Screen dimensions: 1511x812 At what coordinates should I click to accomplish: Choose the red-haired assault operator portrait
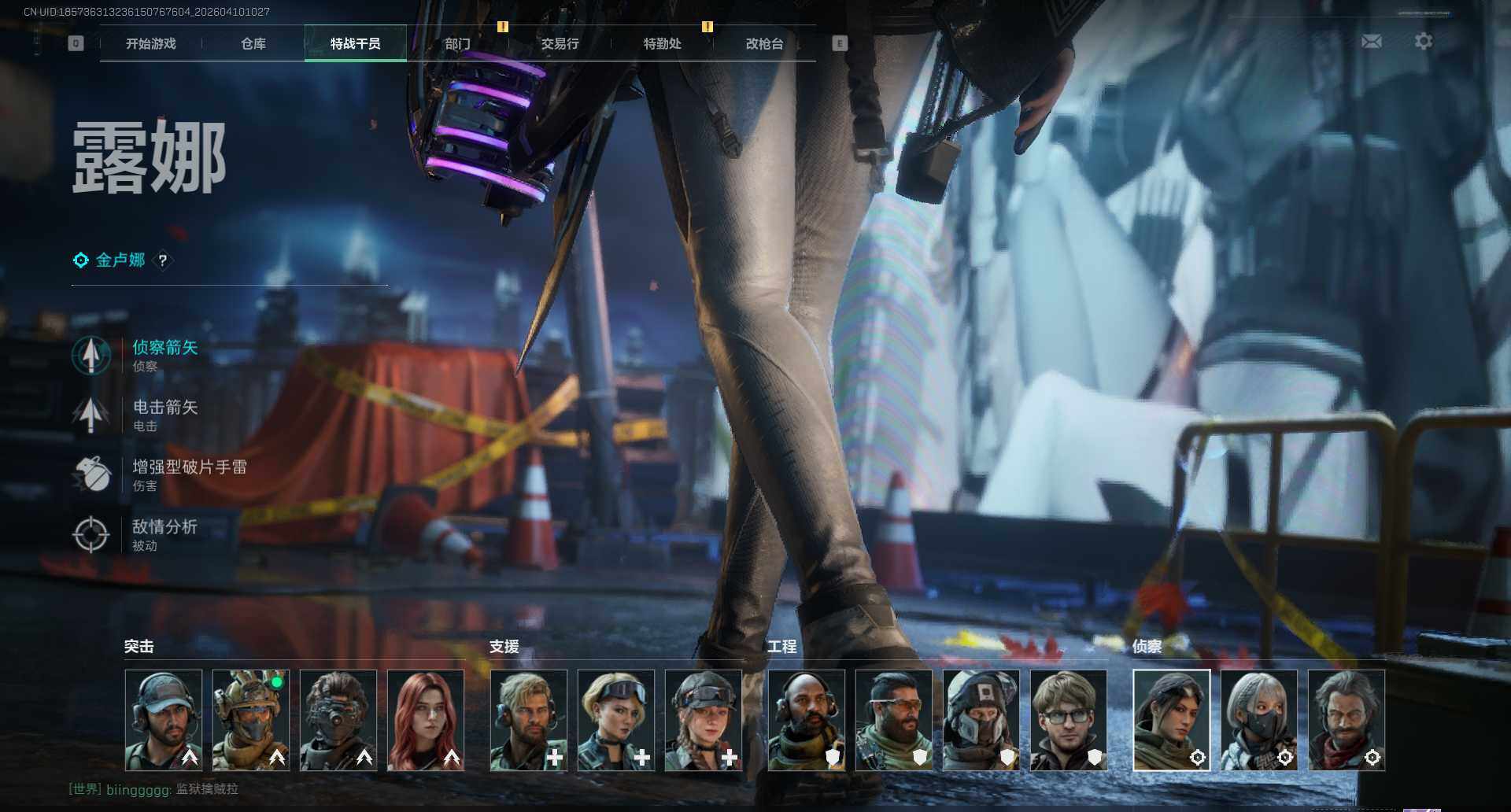coord(426,719)
